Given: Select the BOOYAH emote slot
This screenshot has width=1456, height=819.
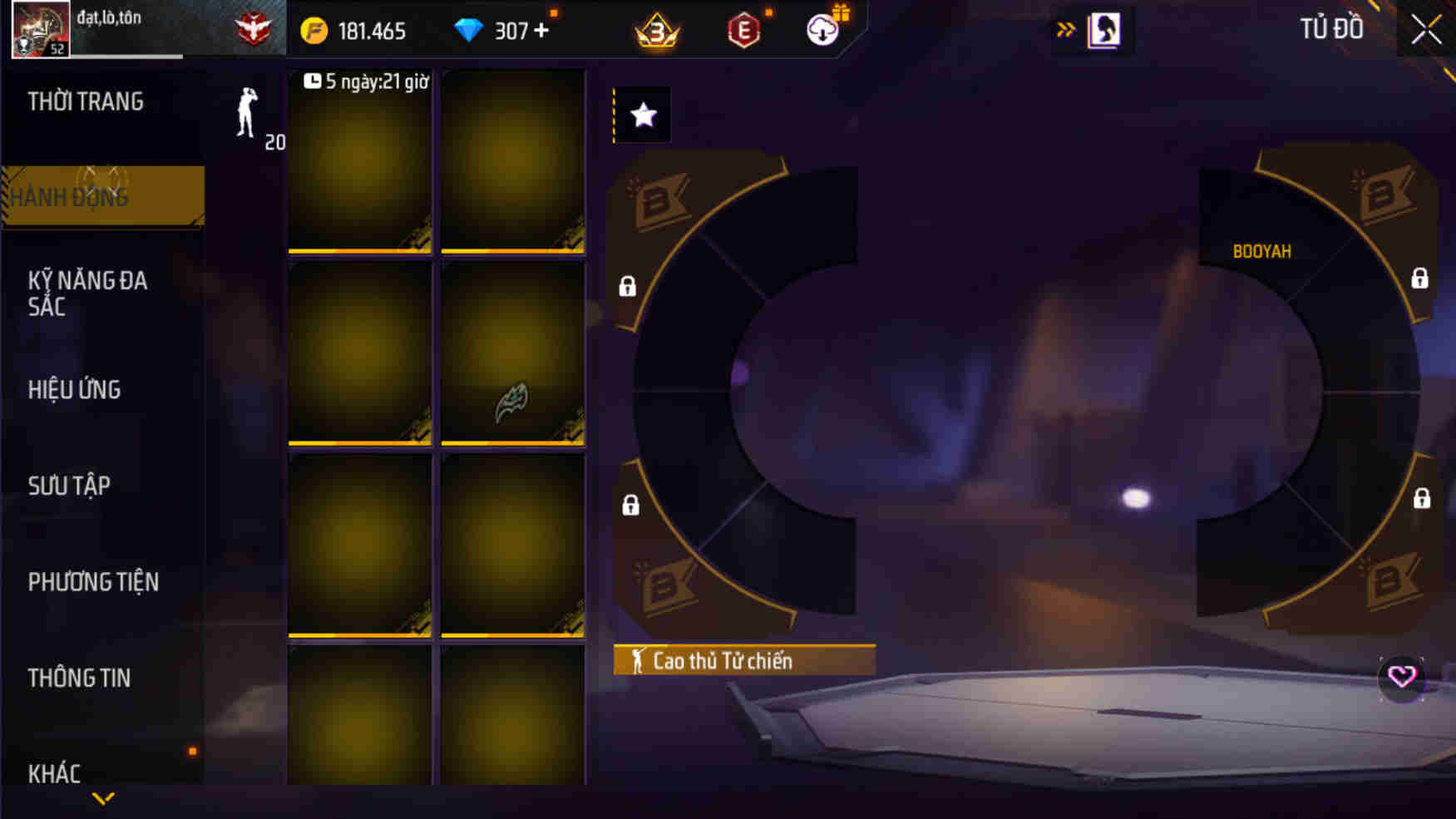Looking at the screenshot, I should [1262, 250].
